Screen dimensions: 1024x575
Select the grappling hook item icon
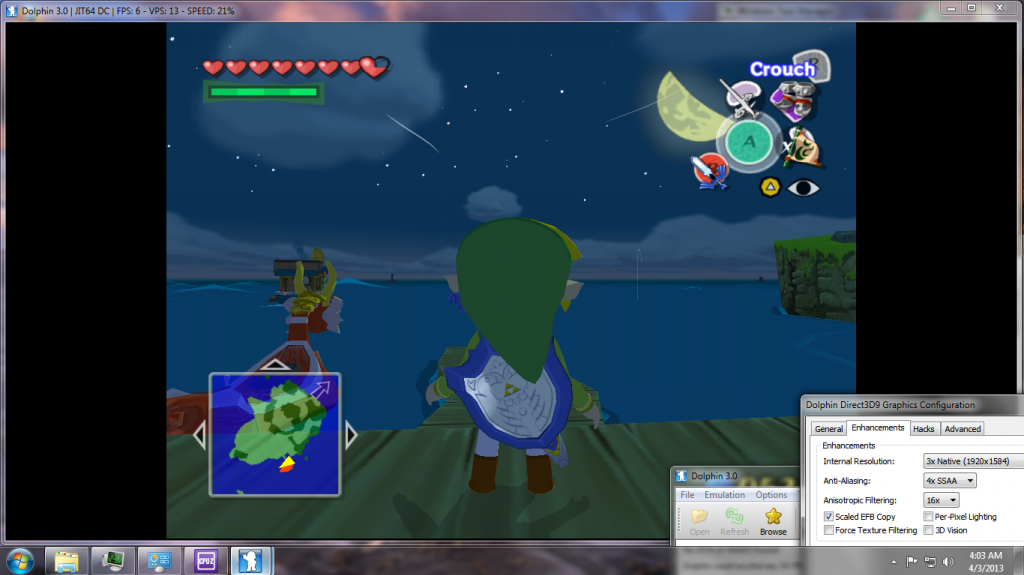click(x=744, y=98)
